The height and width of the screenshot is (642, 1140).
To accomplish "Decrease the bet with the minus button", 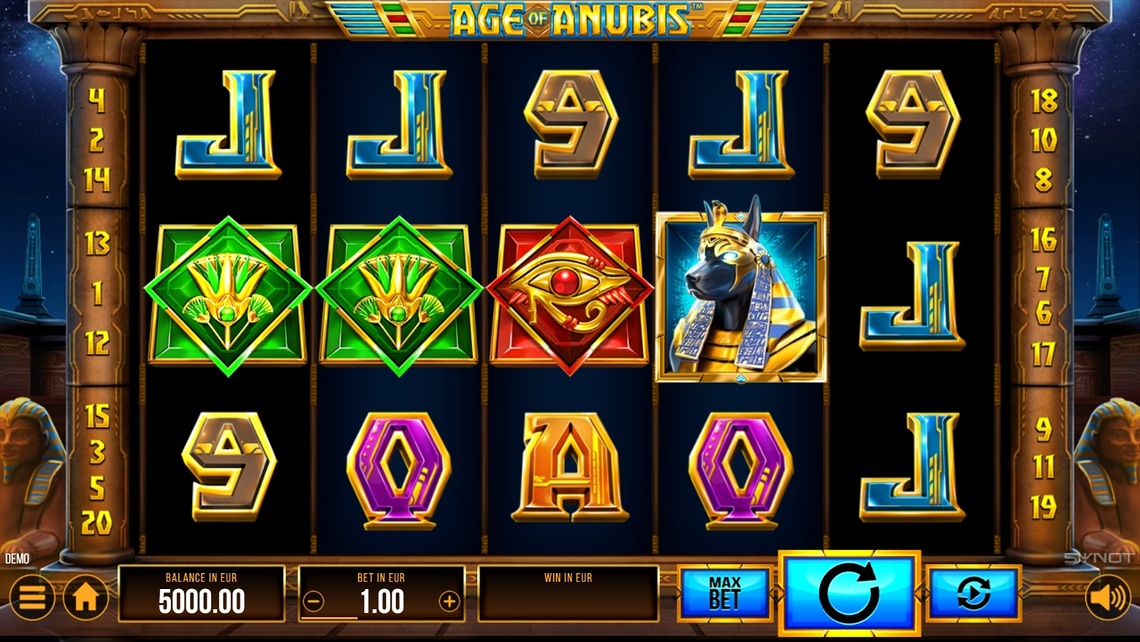I will click(314, 602).
